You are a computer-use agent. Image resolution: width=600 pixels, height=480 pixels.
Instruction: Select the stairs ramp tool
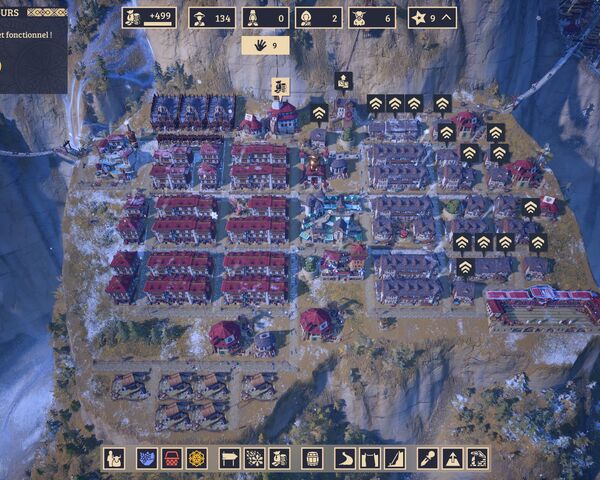(x=395, y=458)
